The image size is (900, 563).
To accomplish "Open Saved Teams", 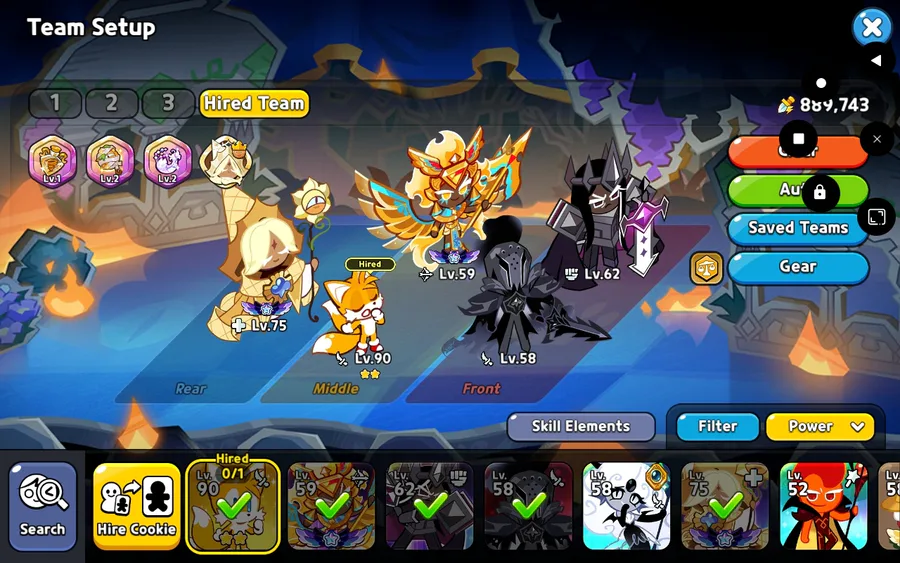I will (798, 228).
